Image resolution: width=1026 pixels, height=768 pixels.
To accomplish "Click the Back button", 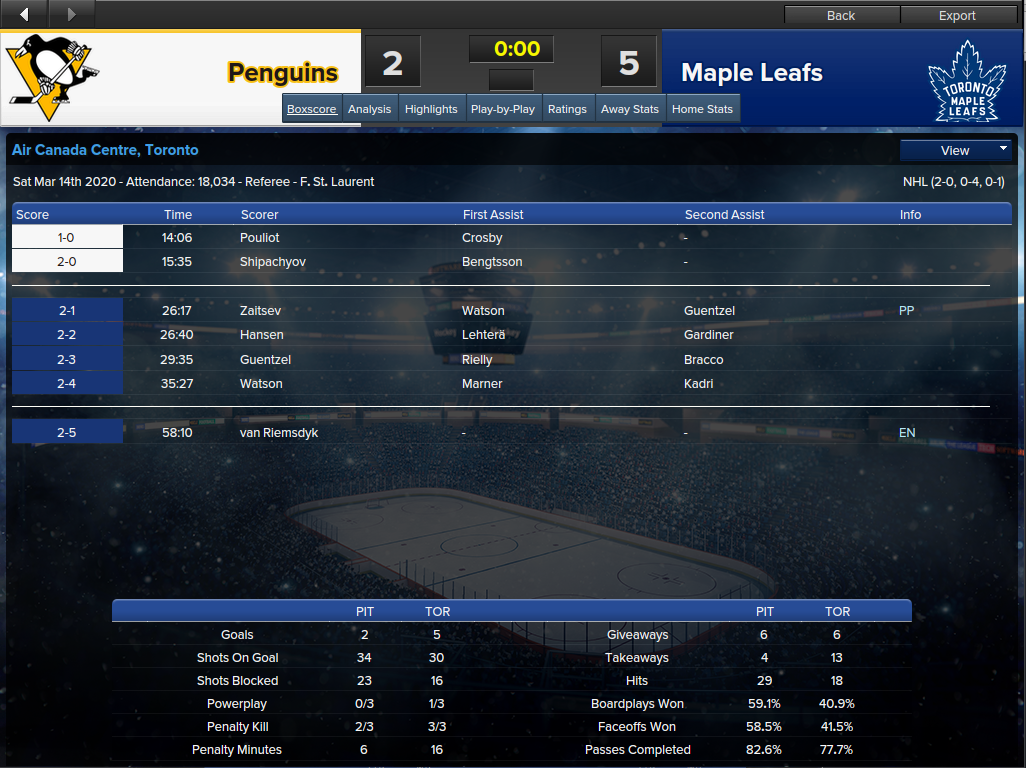I will [x=841, y=15].
